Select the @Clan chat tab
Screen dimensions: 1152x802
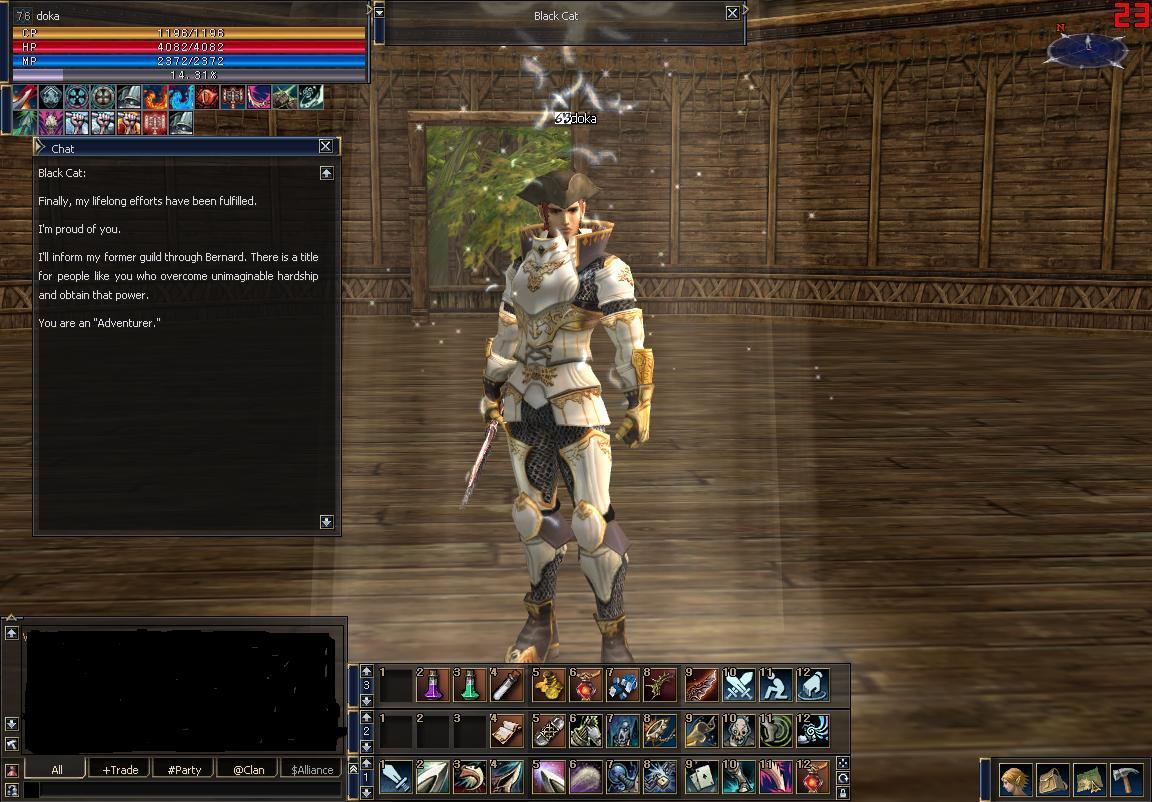[x=249, y=769]
